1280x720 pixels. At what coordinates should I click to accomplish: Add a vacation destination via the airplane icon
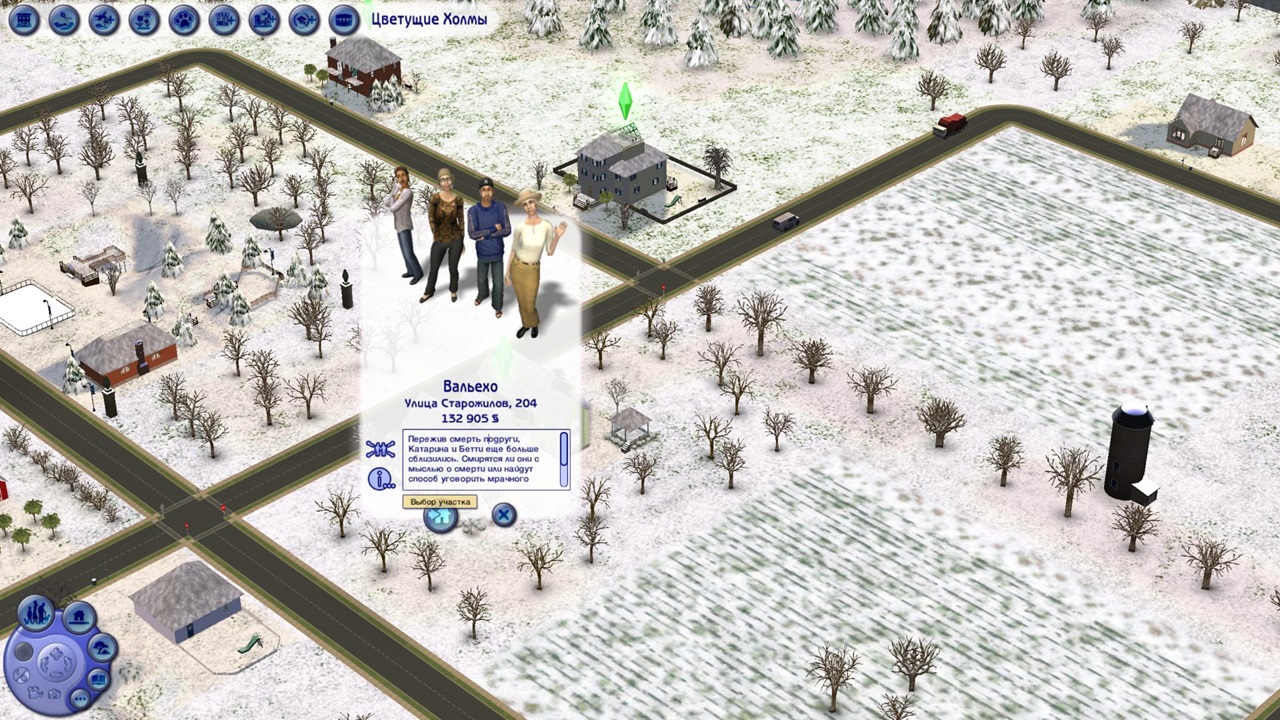tap(103, 20)
